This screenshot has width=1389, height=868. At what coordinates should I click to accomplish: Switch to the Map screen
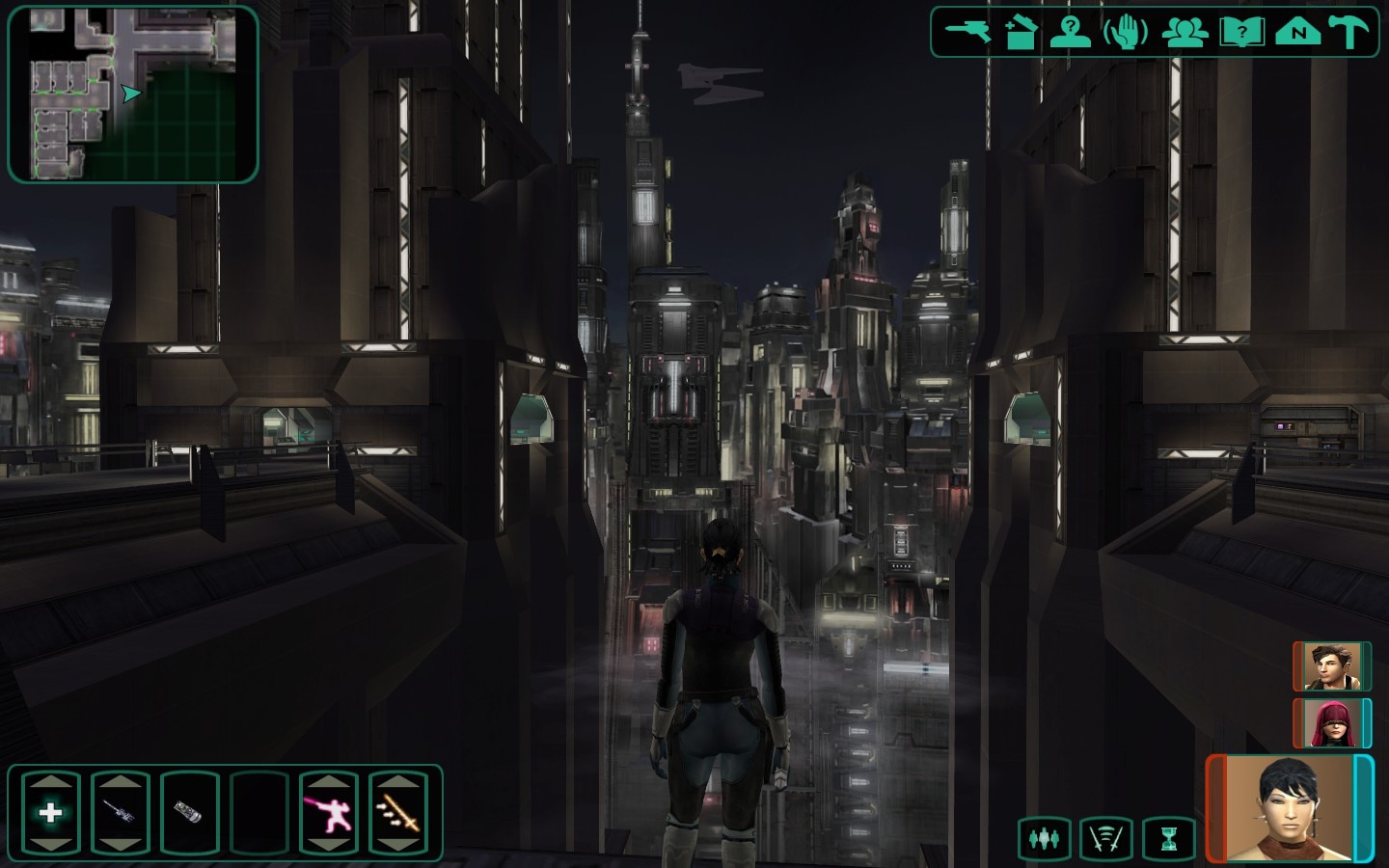1297,31
